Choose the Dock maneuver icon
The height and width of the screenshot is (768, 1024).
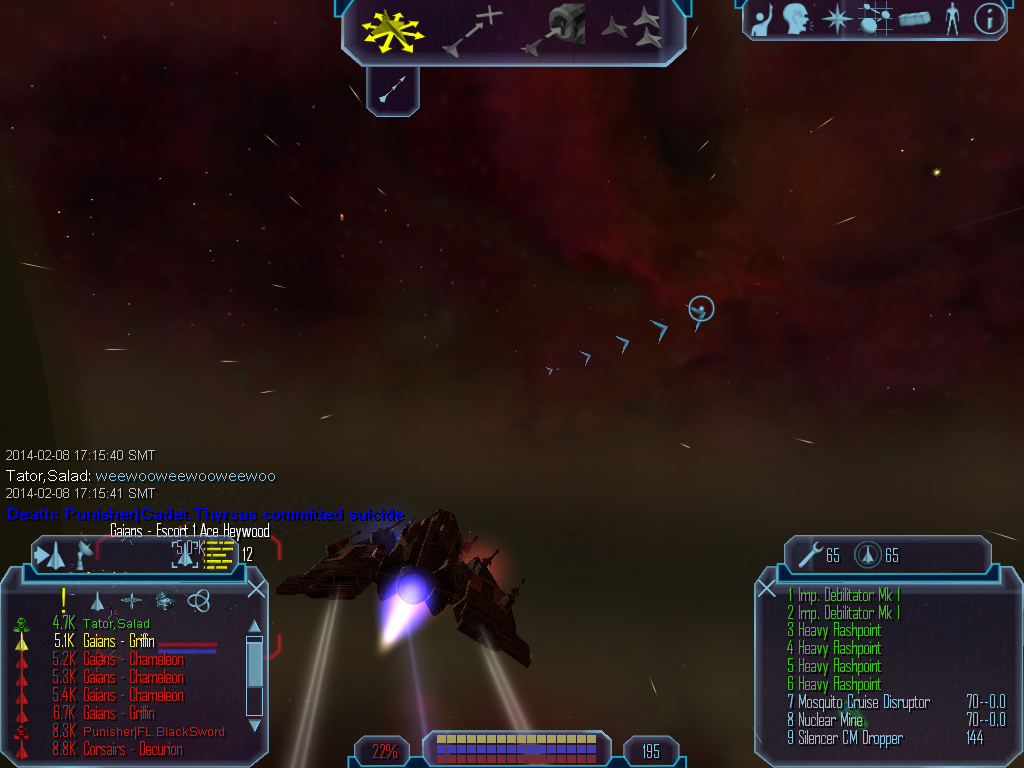click(x=555, y=28)
